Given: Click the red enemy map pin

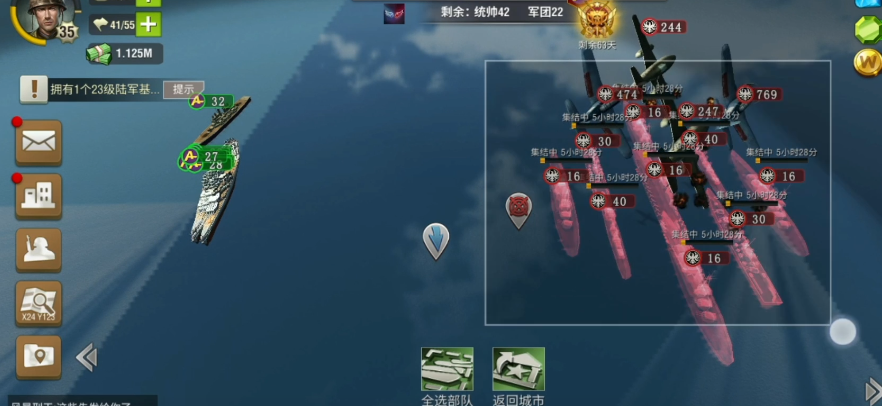Looking at the screenshot, I should [x=518, y=209].
